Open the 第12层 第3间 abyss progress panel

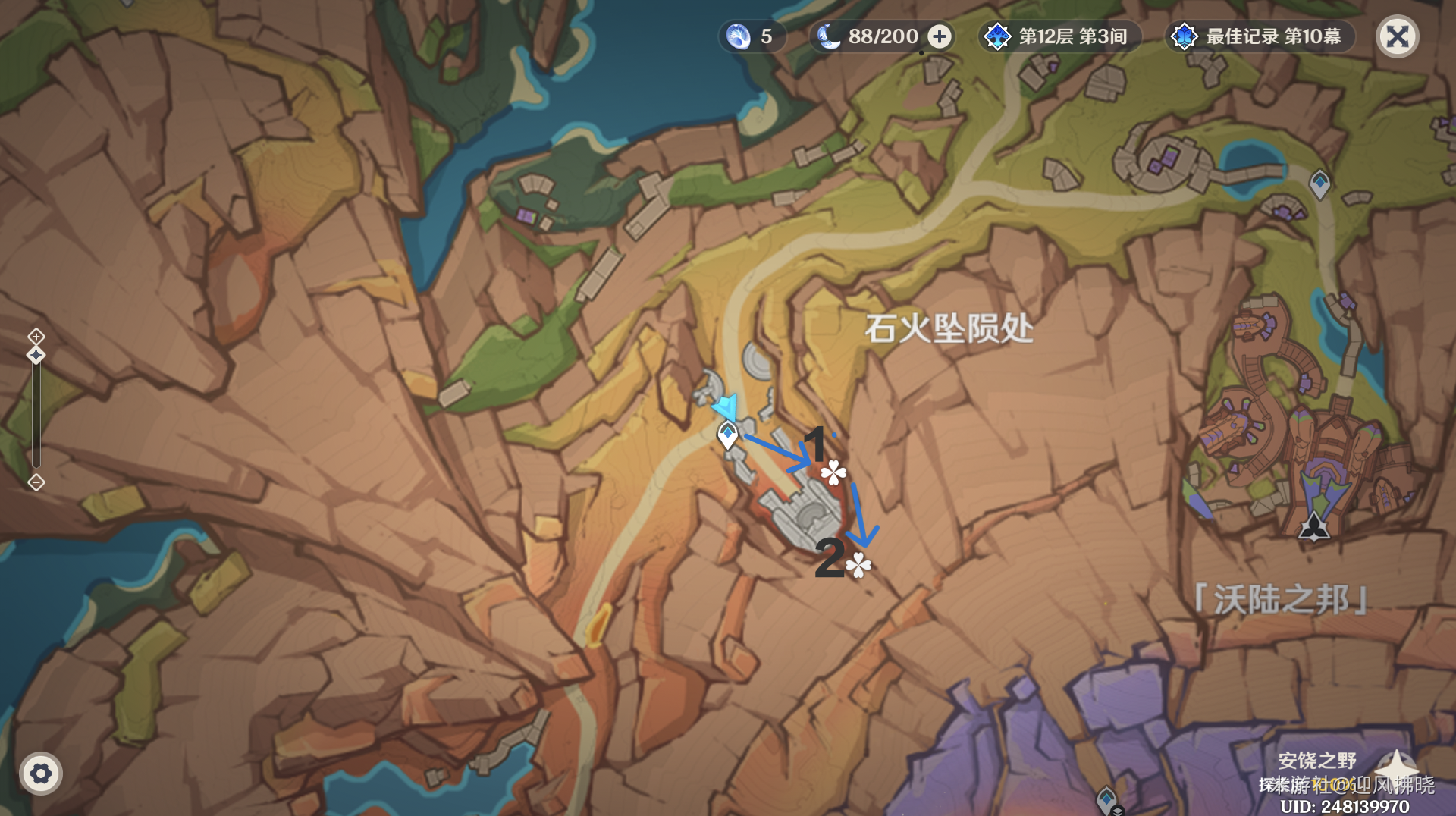(1060, 36)
